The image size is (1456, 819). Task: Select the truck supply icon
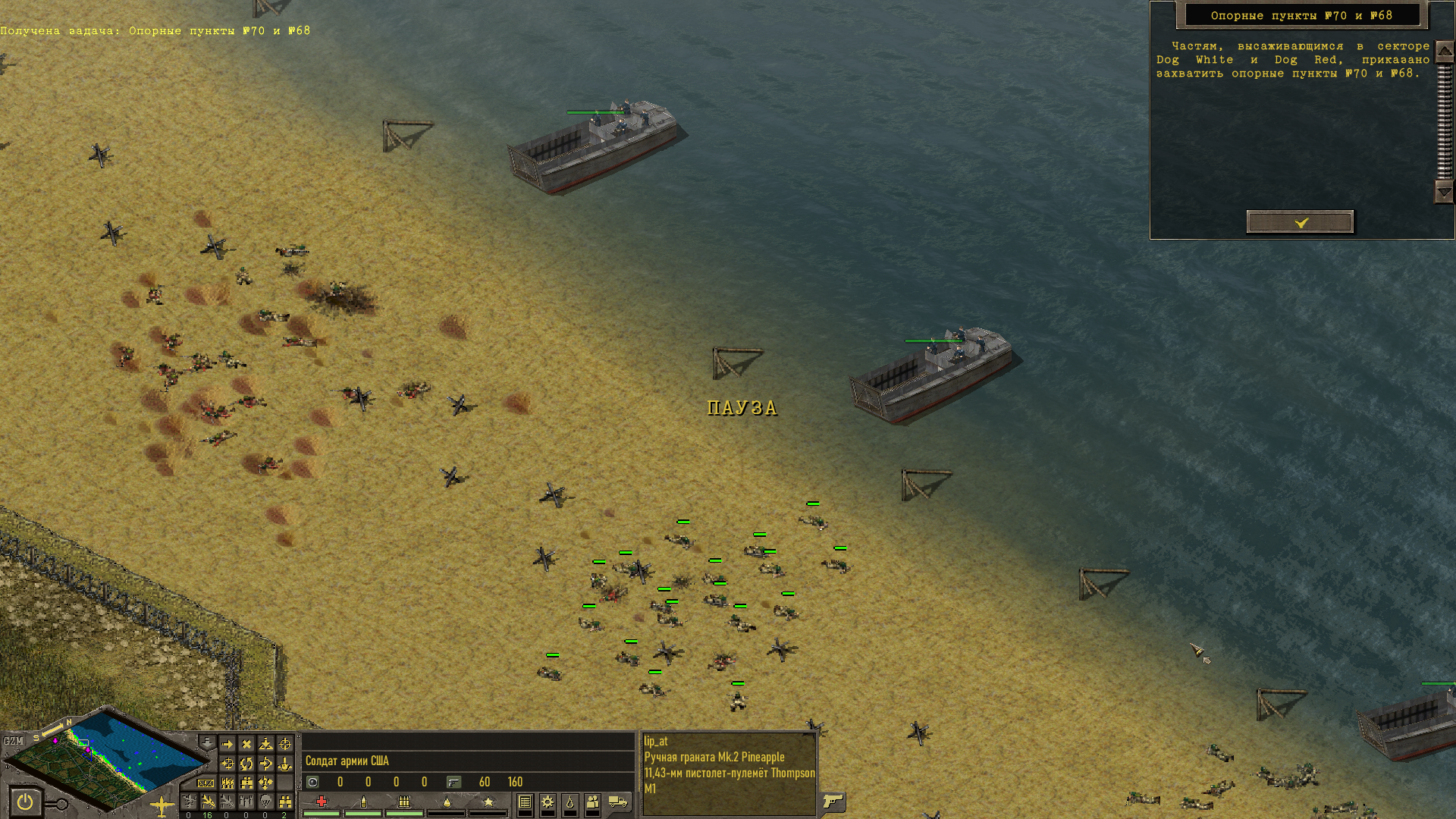(x=618, y=802)
